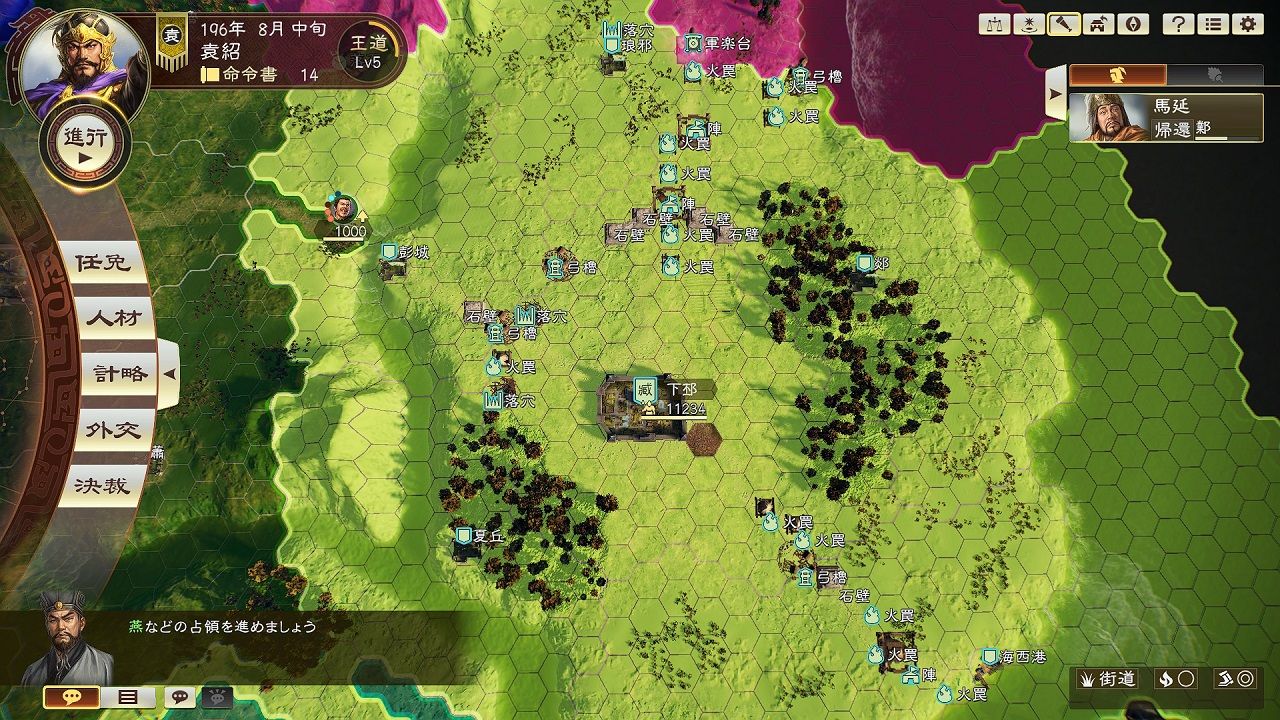Open the 外交 diplomacy menu

pyautogui.click(x=113, y=430)
